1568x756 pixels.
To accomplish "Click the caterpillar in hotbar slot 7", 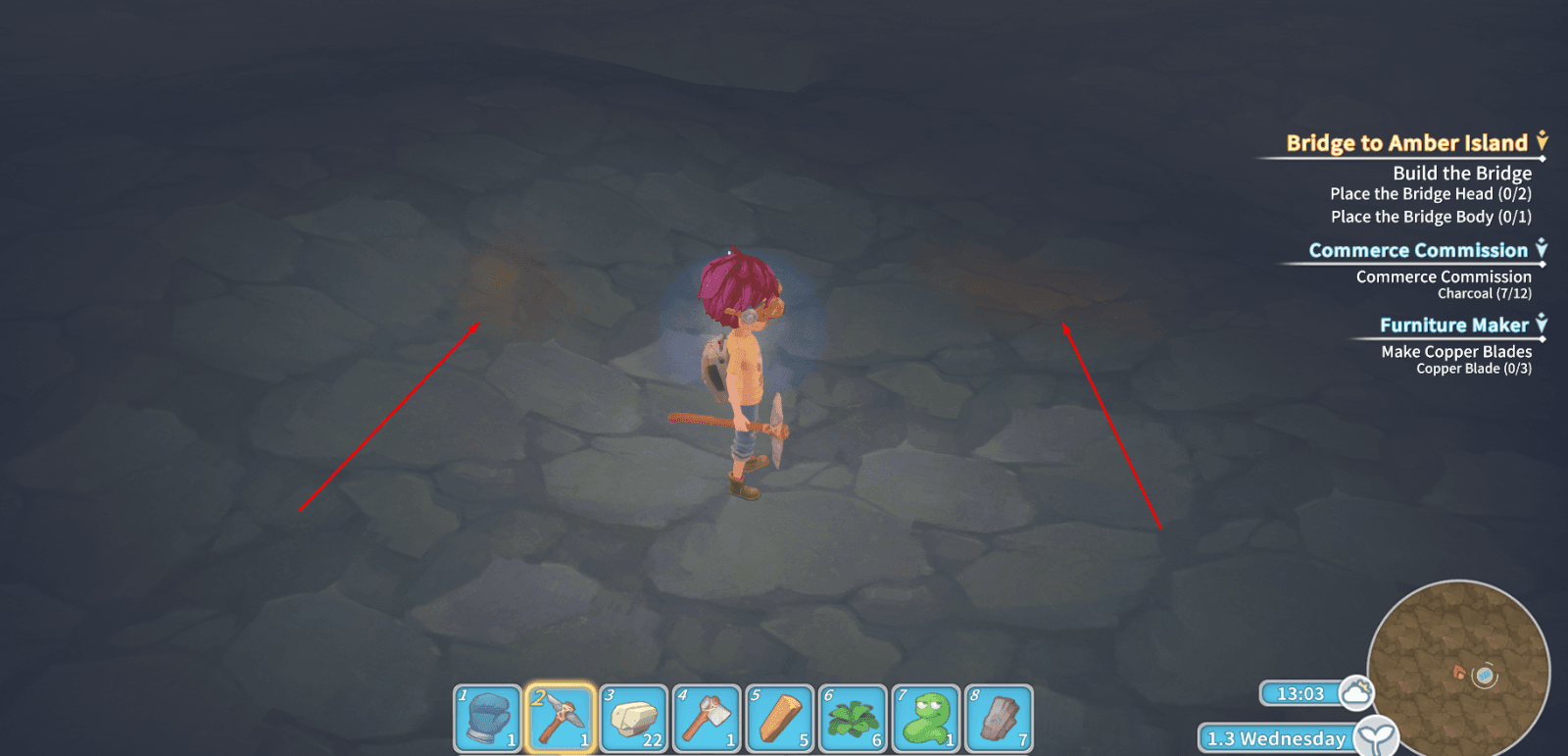I will 924,718.
